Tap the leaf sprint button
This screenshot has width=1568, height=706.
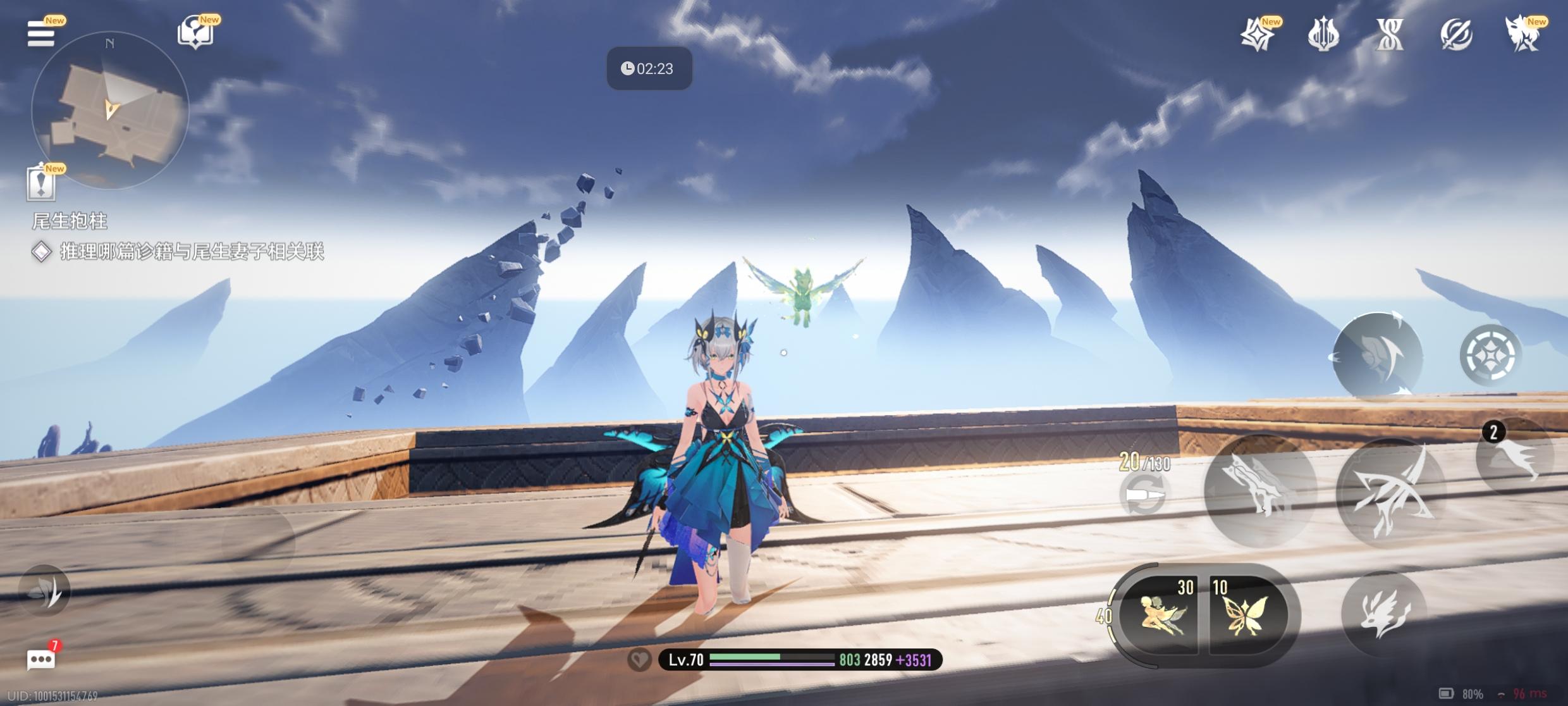coord(45,590)
